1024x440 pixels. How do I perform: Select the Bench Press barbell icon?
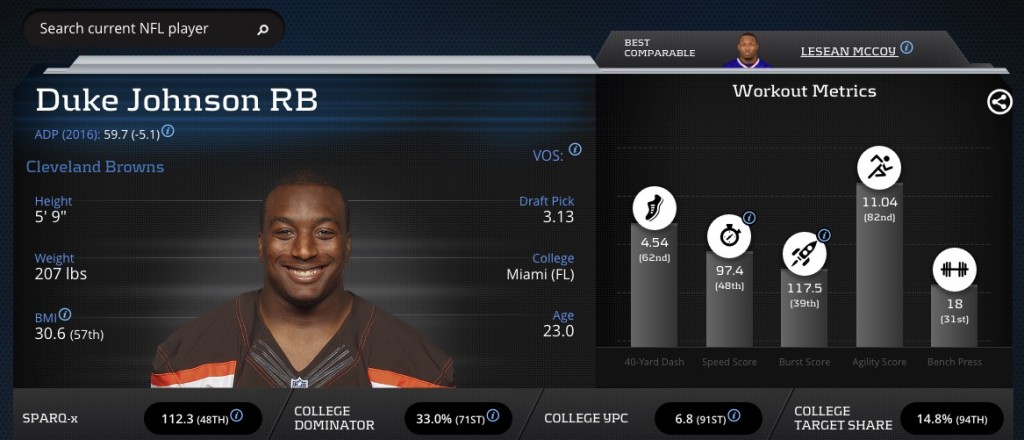(x=955, y=270)
